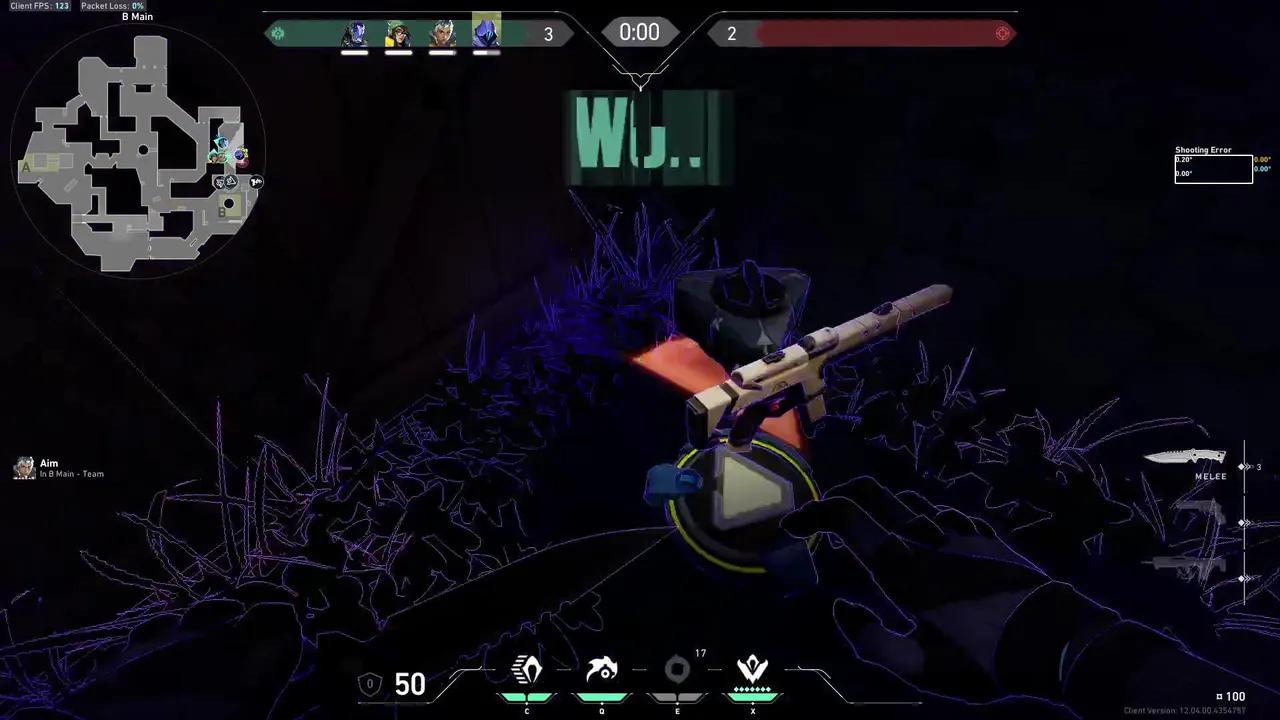The width and height of the screenshot is (1280, 720).
Task: Click the white-haired agent portrait
Action: click(442, 34)
